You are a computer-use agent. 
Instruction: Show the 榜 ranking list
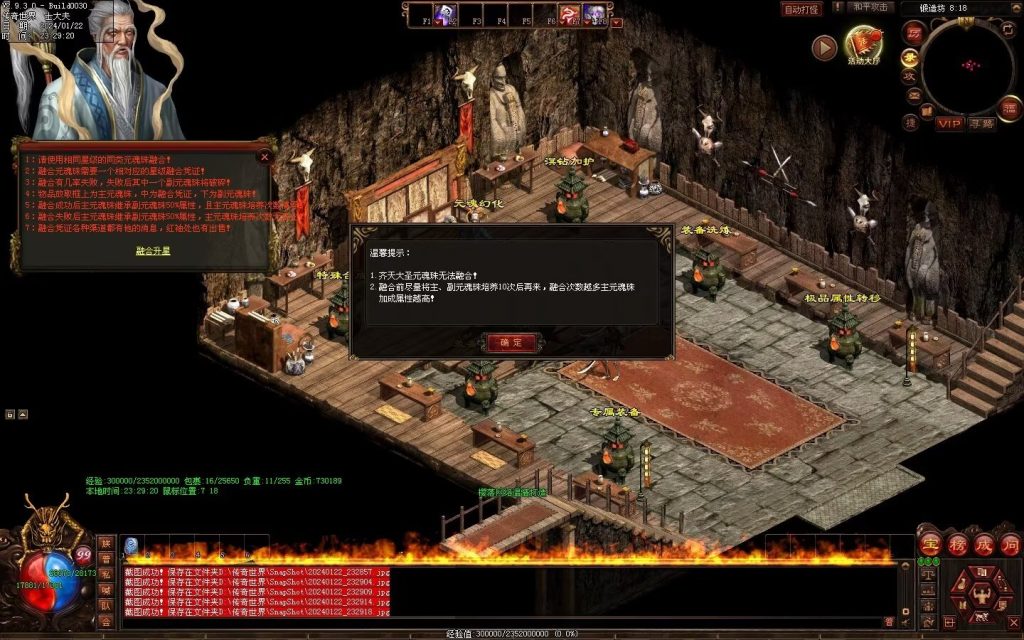[957, 545]
